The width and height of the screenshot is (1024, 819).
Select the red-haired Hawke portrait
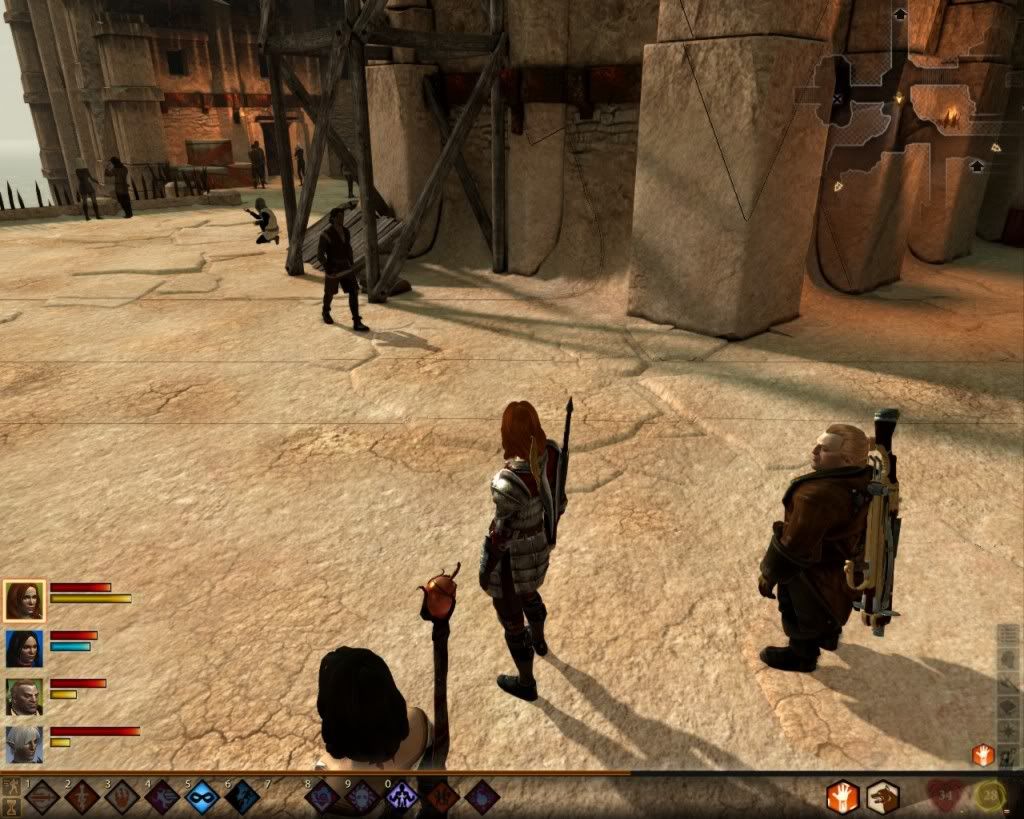[x=24, y=600]
